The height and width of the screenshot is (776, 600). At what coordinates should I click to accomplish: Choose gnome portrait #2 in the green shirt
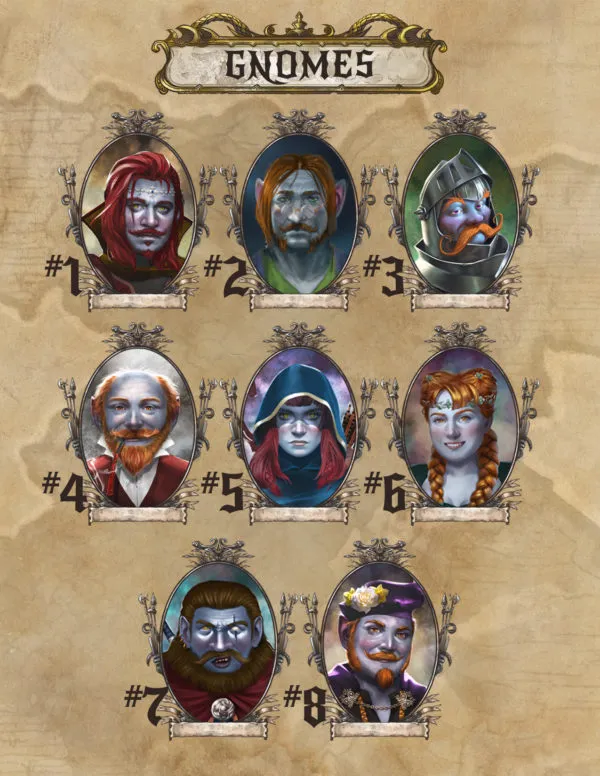(299, 212)
